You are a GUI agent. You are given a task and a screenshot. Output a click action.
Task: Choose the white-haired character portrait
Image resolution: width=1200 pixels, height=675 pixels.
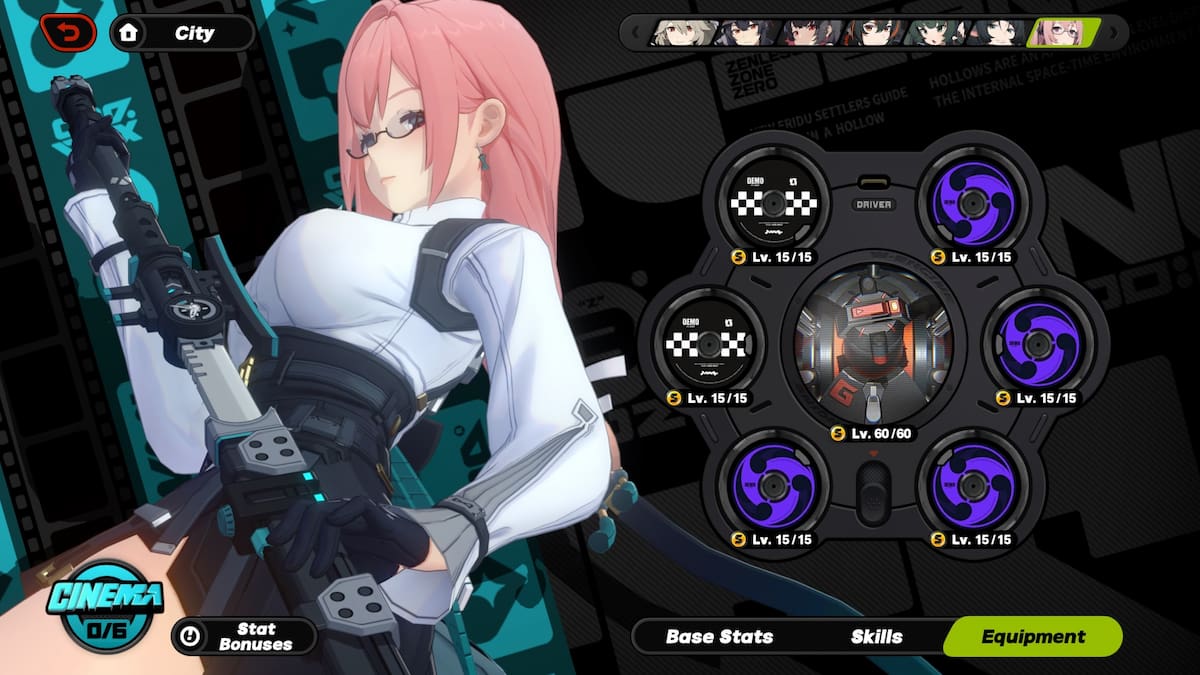pyautogui.click(x=685, y=33)
